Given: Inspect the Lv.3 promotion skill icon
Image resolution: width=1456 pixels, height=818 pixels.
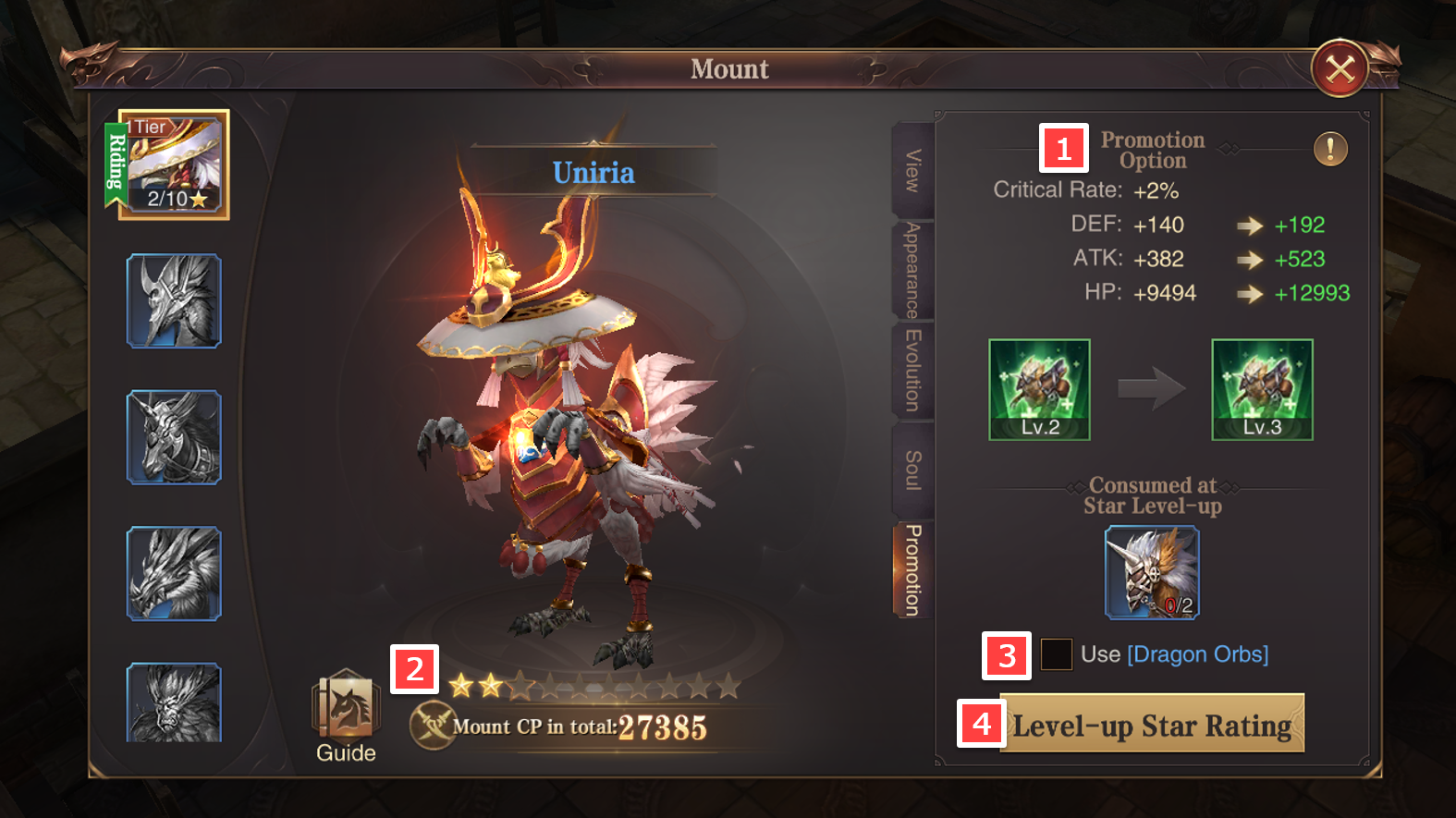Looking at the screenshot, I should (x=1262, y=389).
